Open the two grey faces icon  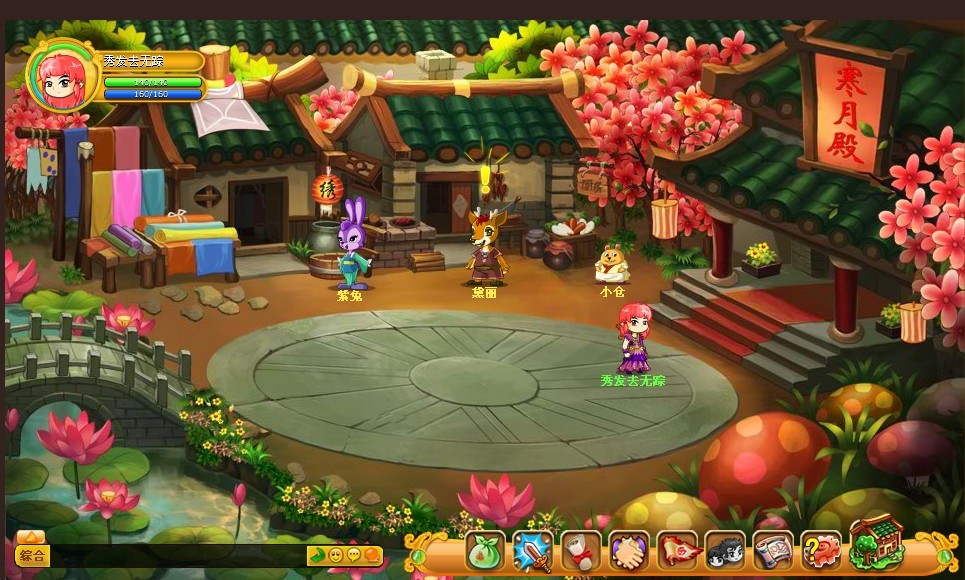click(725, 551)
